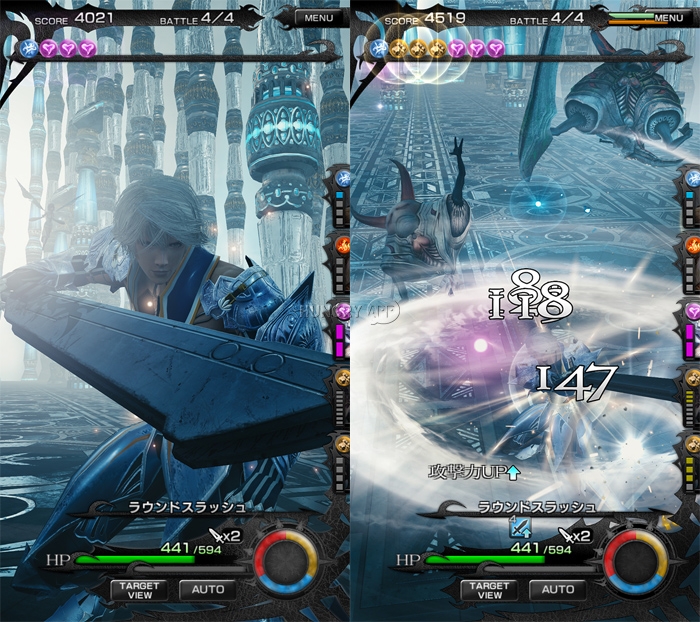The image size is (700, 622).
Task: Tap the element wheel in the left screenshot
Action: 289,559
